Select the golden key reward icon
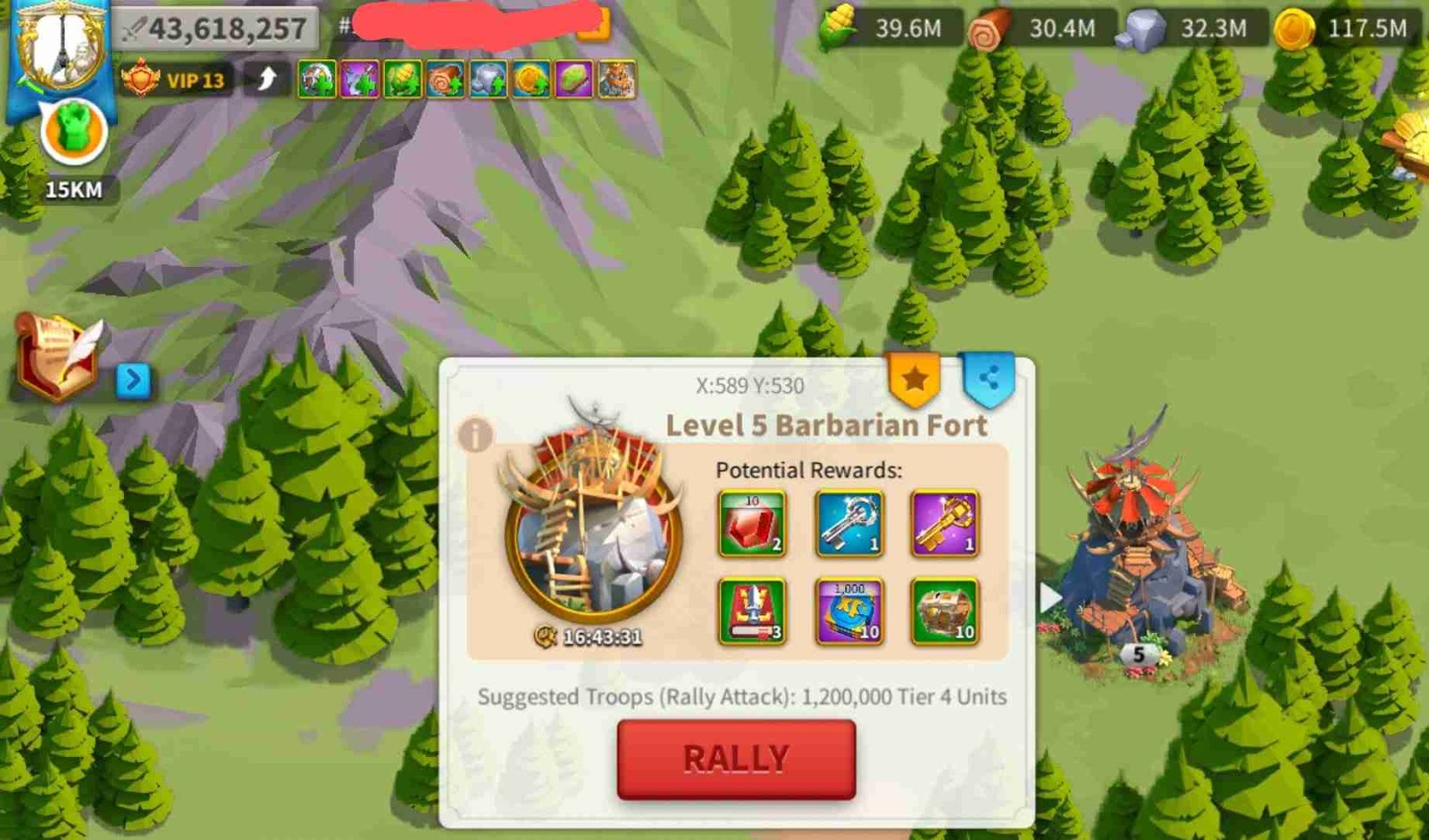 tap(942, 522)
